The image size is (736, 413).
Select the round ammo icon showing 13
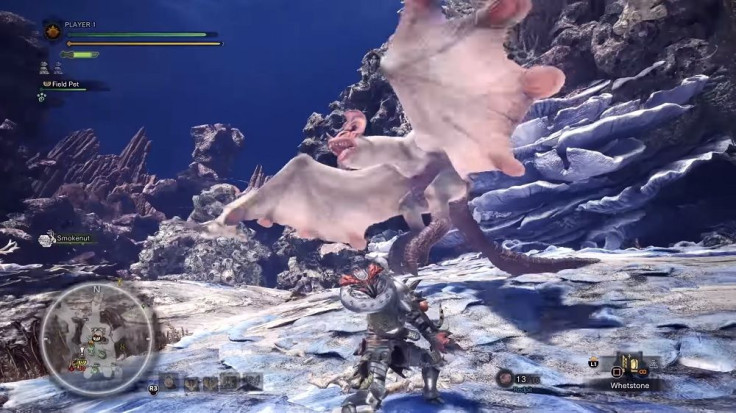(x=505, y=378)
